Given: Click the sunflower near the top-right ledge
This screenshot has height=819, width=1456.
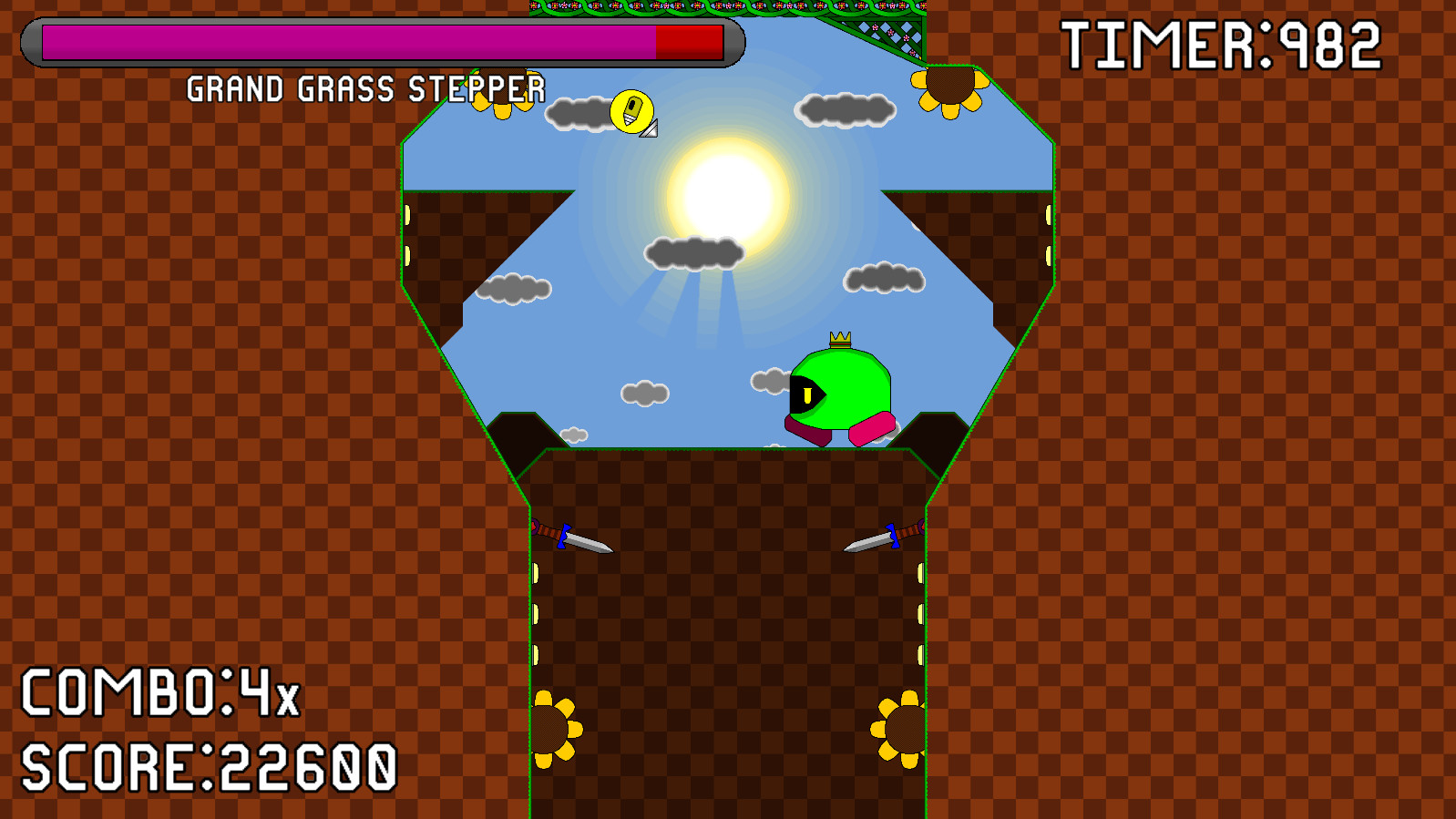Looking at the screenshot, I should pyautogui.click(x=949, y=87).
